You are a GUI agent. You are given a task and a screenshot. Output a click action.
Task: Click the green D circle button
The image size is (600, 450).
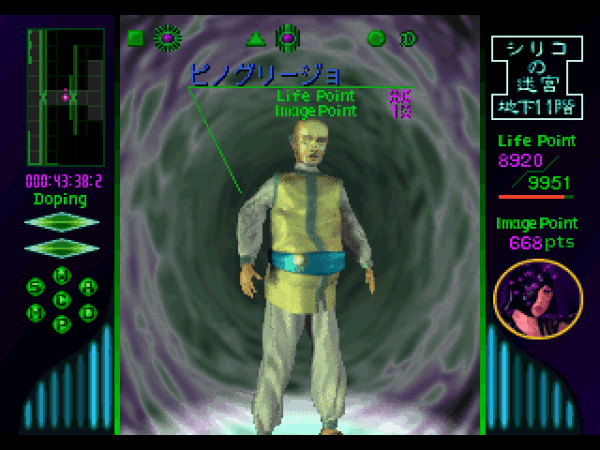(88, 311)
